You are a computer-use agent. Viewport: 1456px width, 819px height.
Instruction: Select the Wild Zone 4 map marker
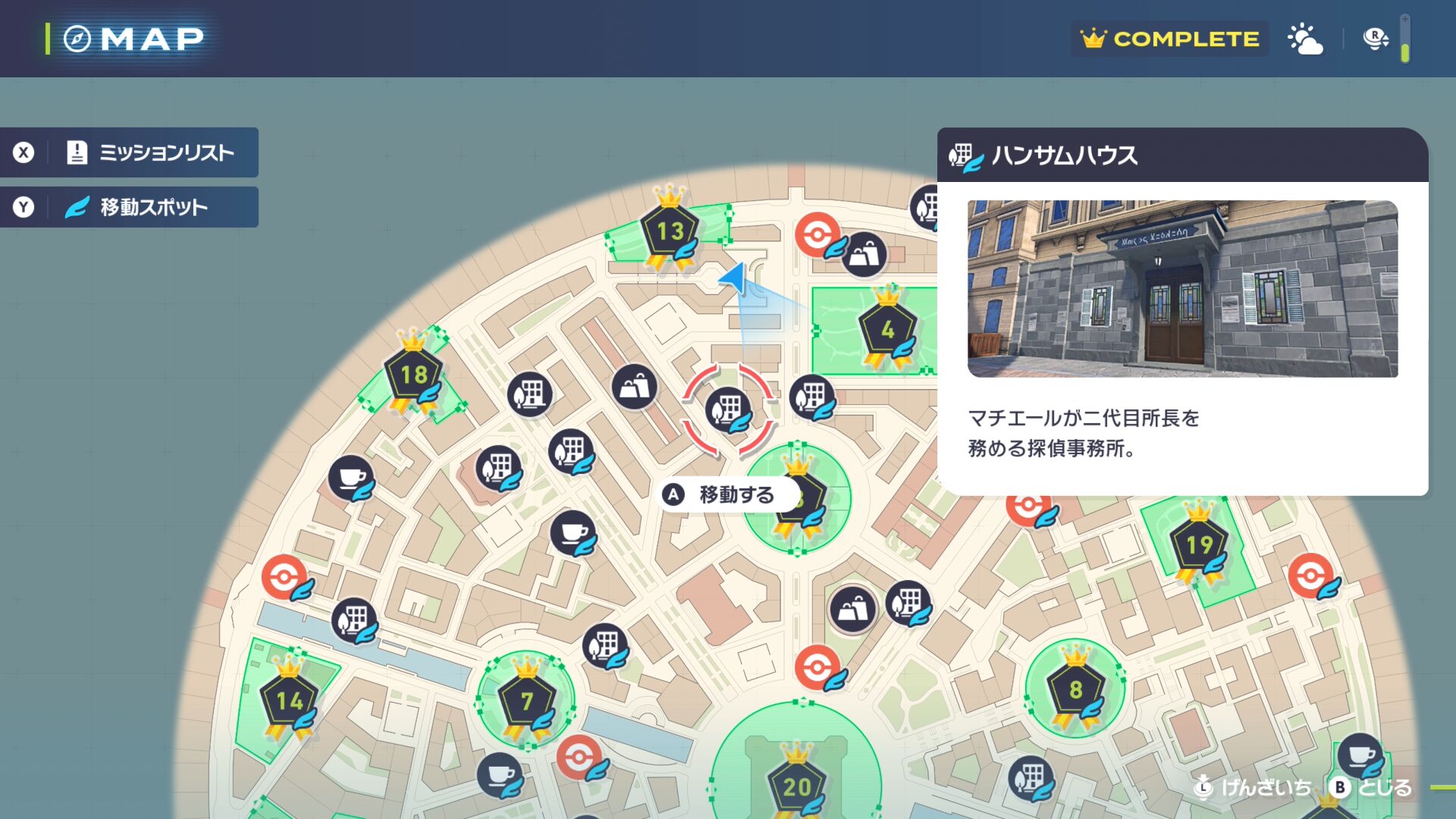click(887, 330)
